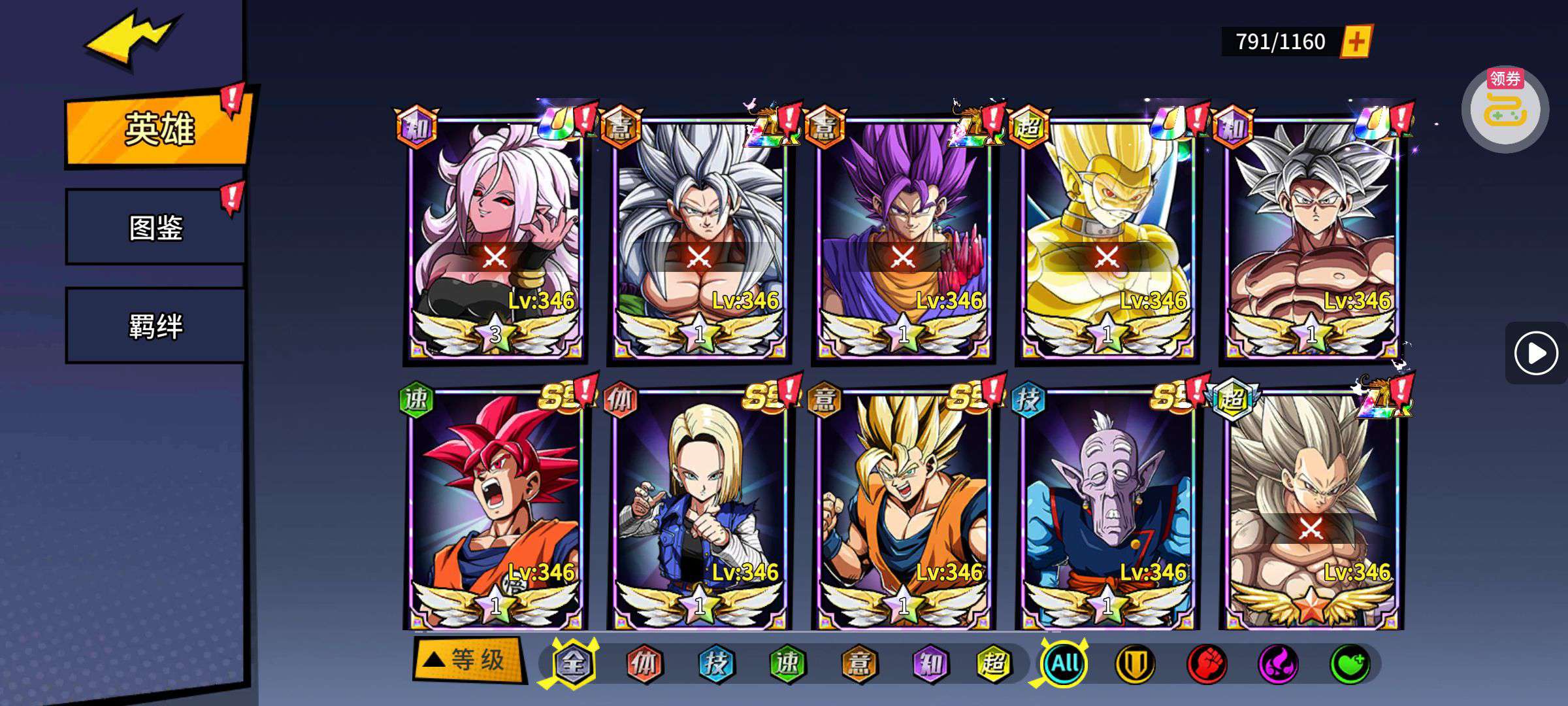Image resolution: width=1568 pixels, height=706 pixels.
Task: Open the 羁绊 bonds tab
Action: tap(155, 326)
